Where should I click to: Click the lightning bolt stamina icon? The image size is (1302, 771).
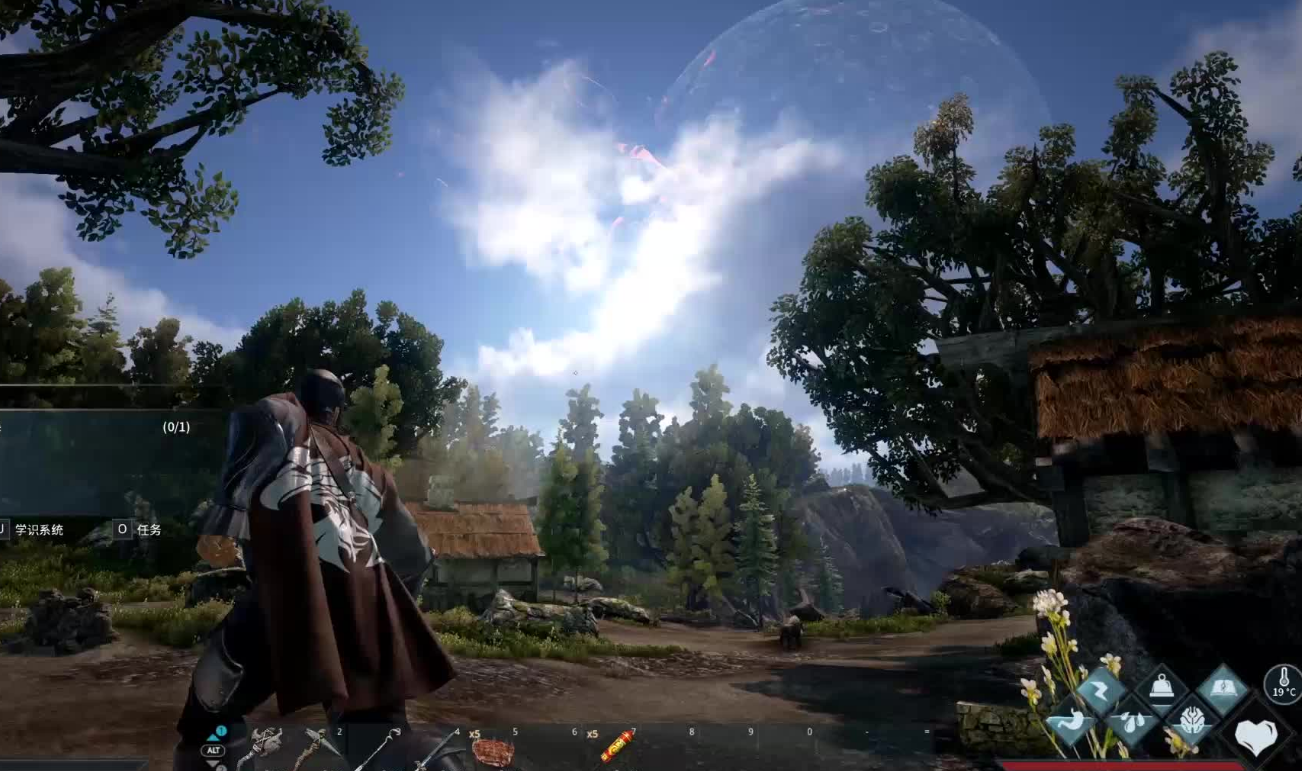click(x=1100, y=691)
